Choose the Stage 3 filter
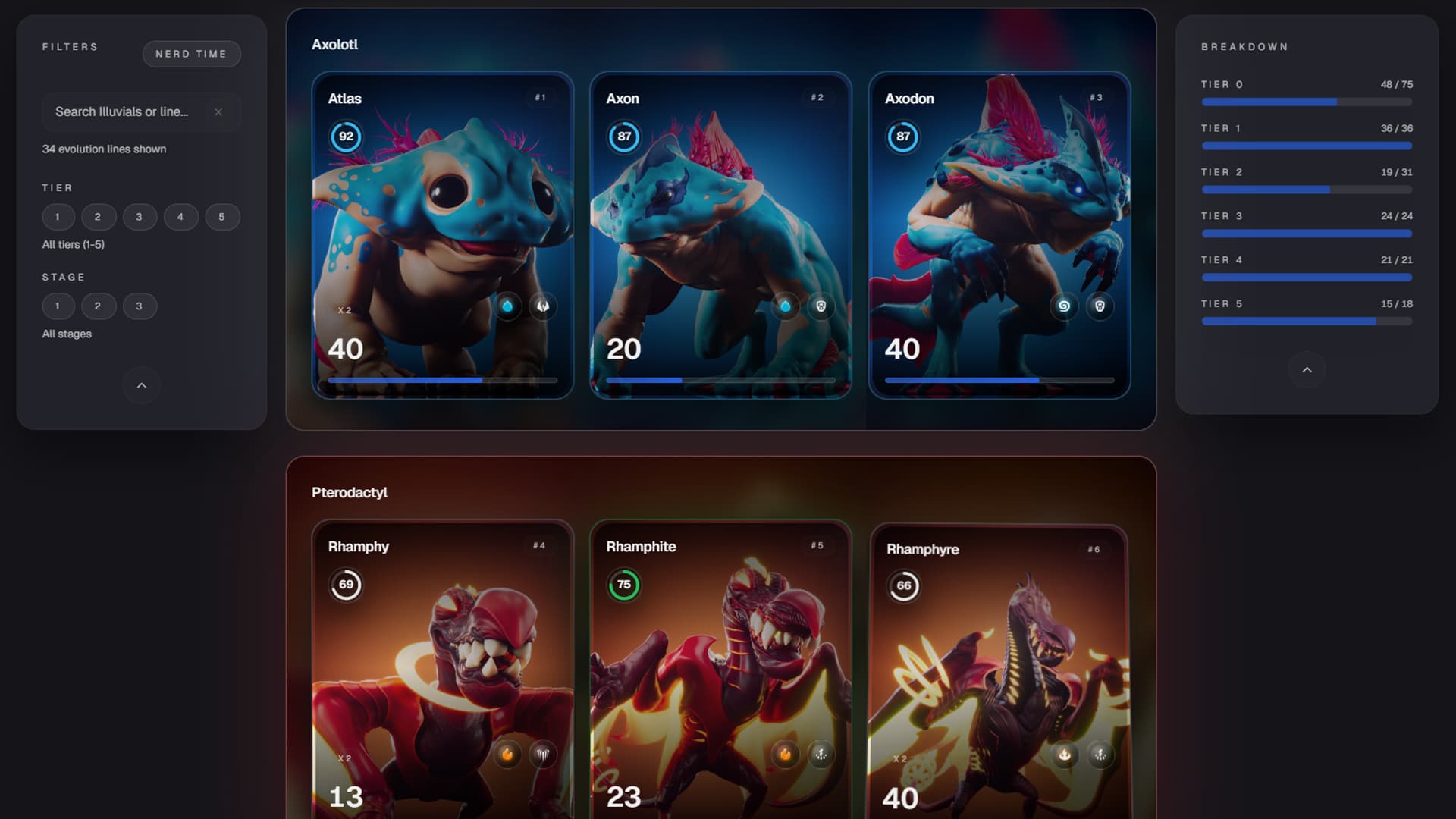Viewport: 1456px width, 819px height. point(140,306)
